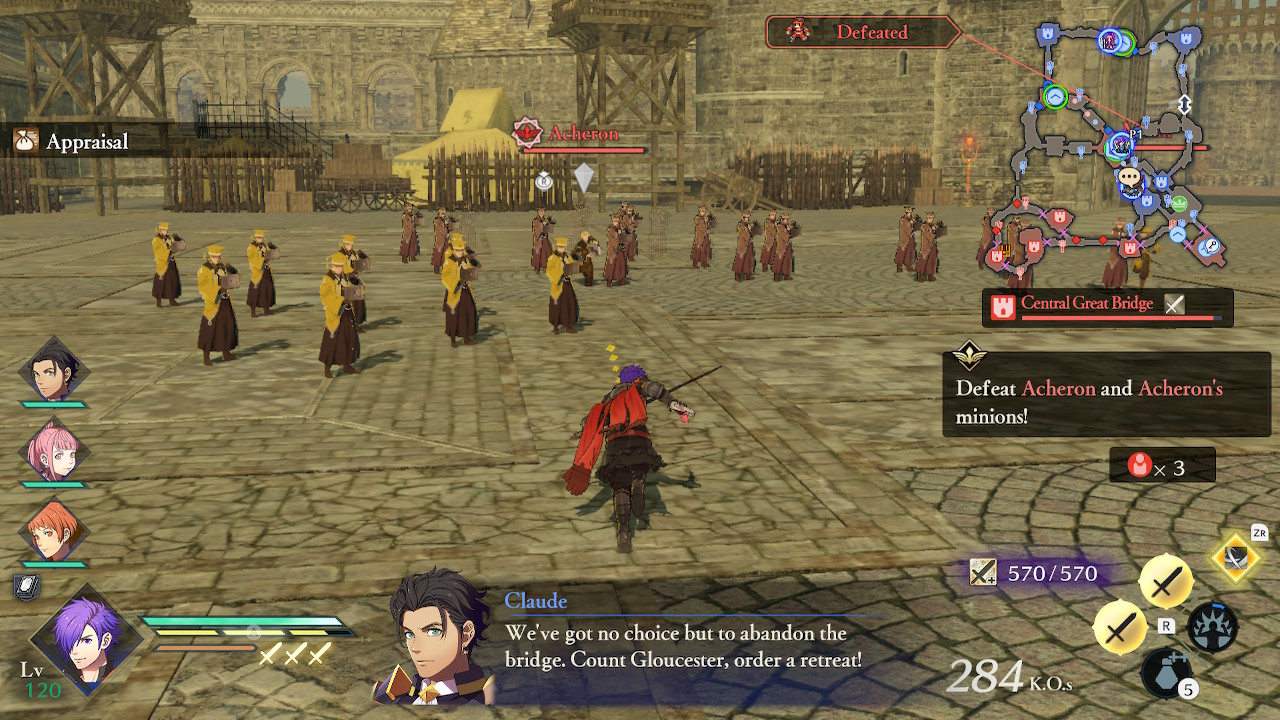Activate the R warrior special ability icon
The image size is (1280, 720).
(x=1213, y=627)
